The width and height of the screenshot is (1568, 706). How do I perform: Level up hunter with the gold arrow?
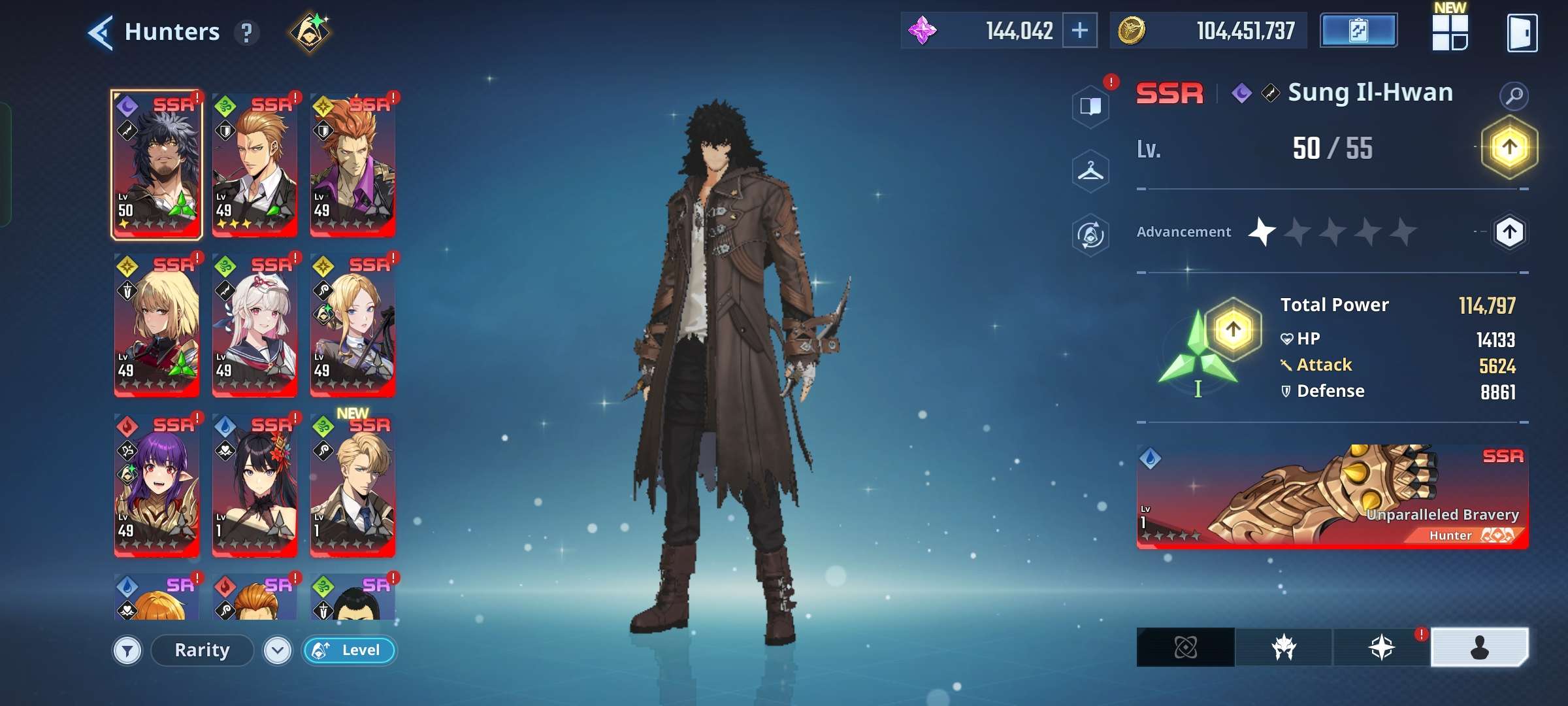click(1509, 148)
